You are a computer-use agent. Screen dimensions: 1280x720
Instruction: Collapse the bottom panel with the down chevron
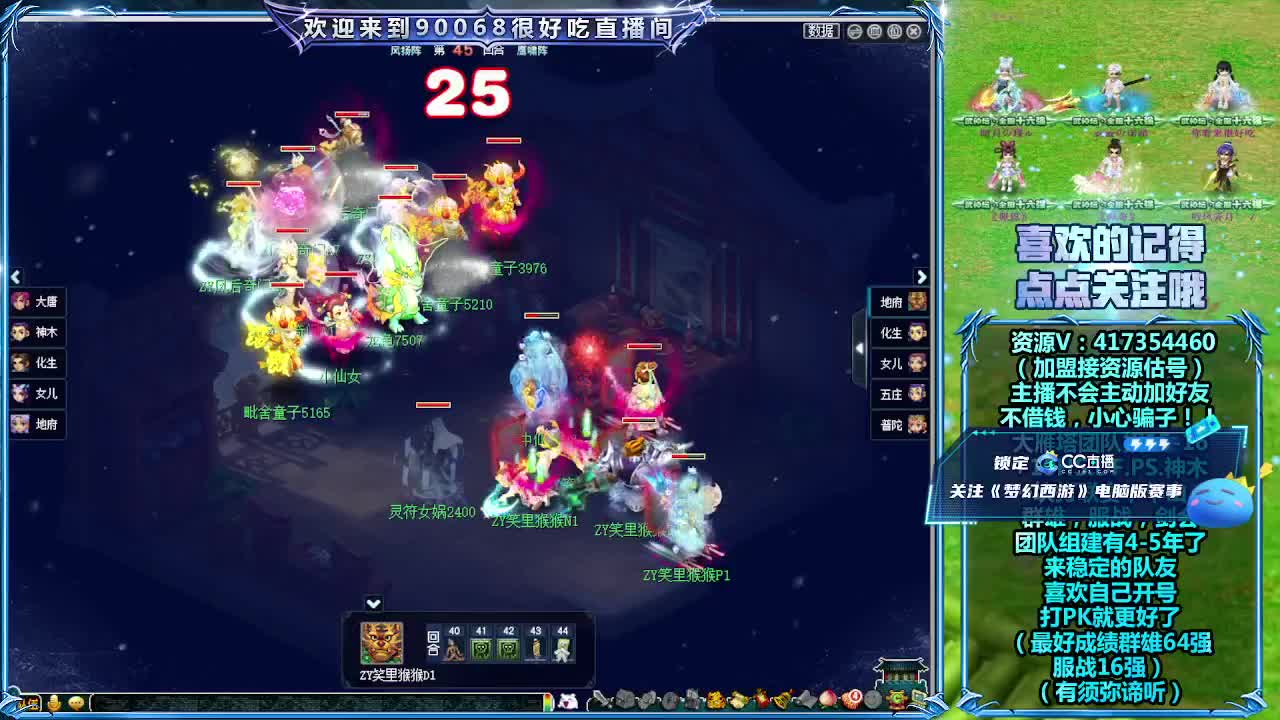[374, 603]
